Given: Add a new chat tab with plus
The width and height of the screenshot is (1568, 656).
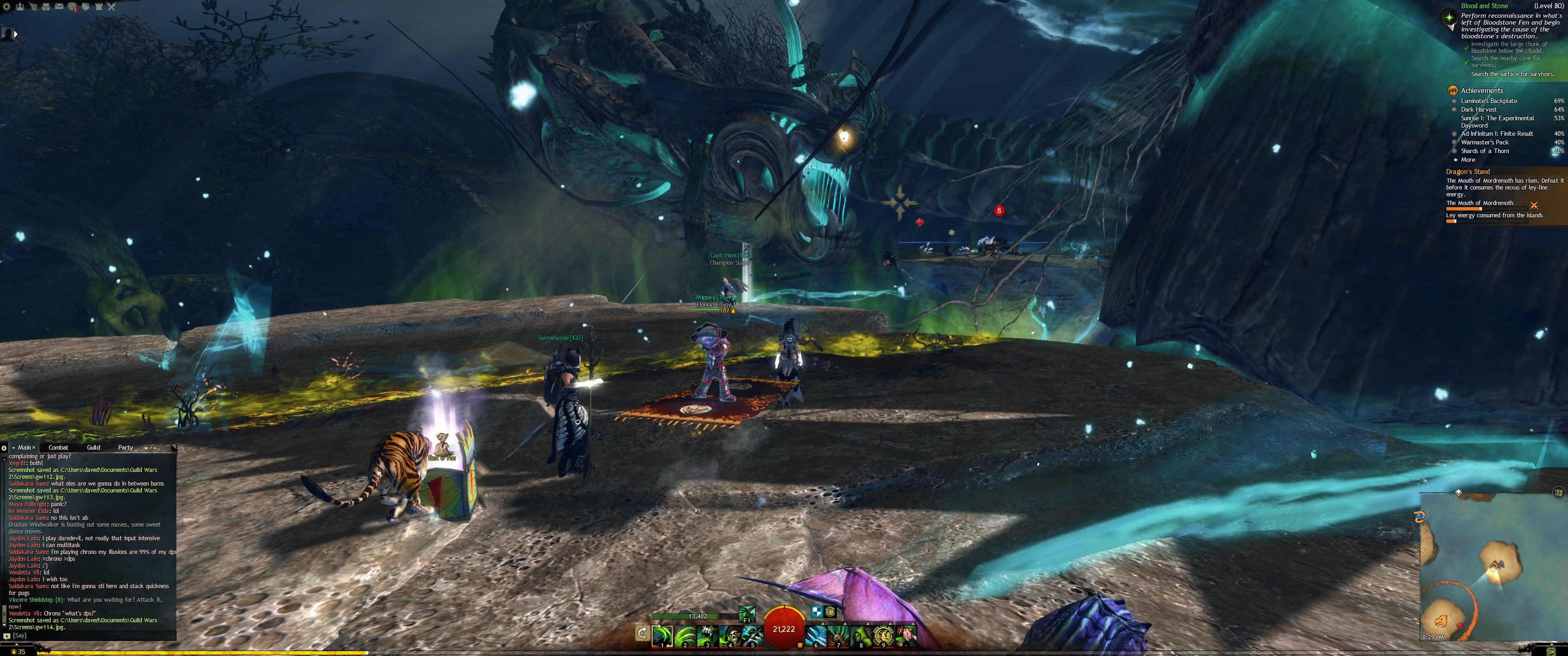Looking at the screenshot, I should pyautogui.click(x=155, y=448).
